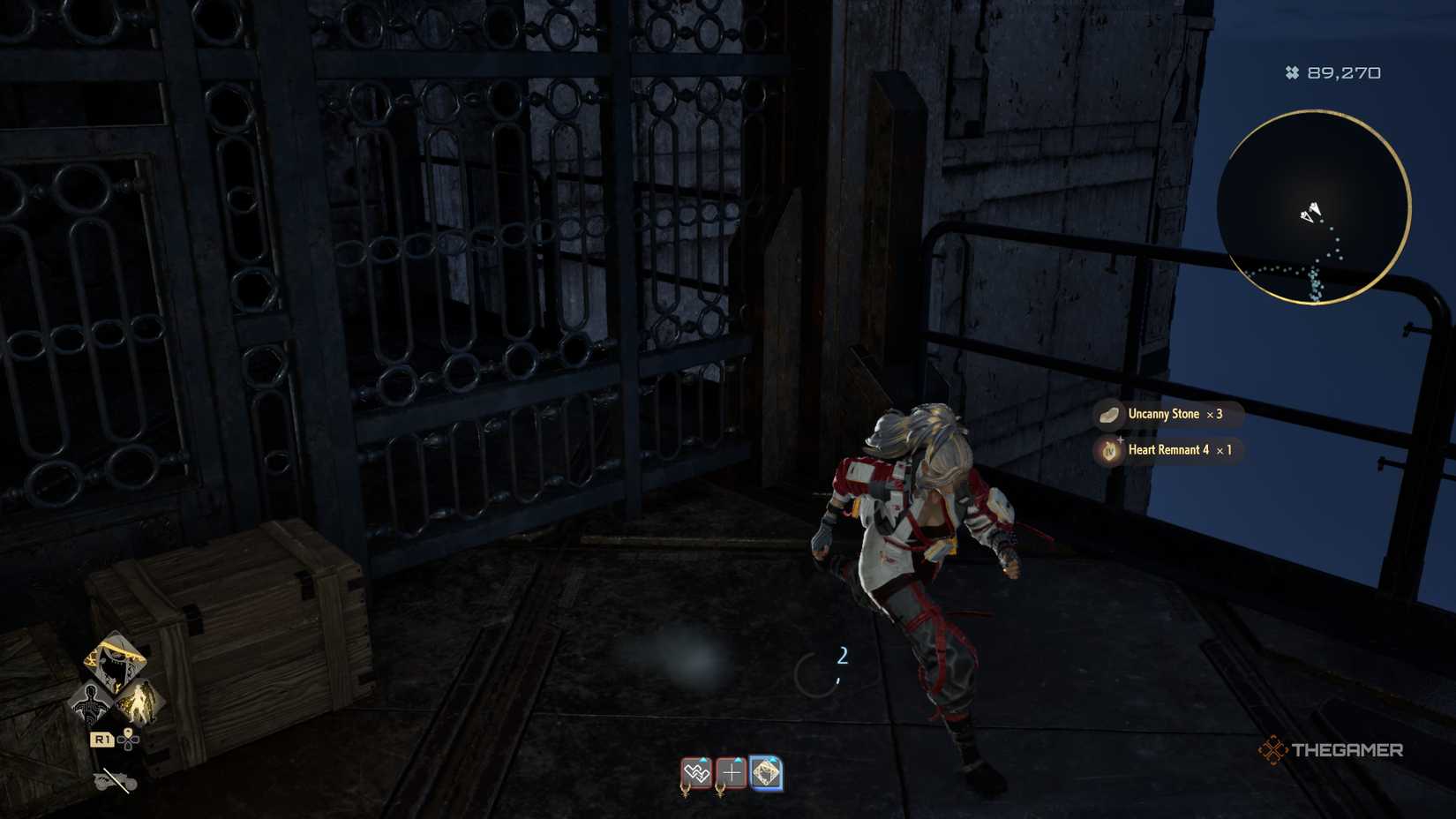
Task: Select the player arrow on the minimap
Action: pyautogui.click(x=1310, y=212)
